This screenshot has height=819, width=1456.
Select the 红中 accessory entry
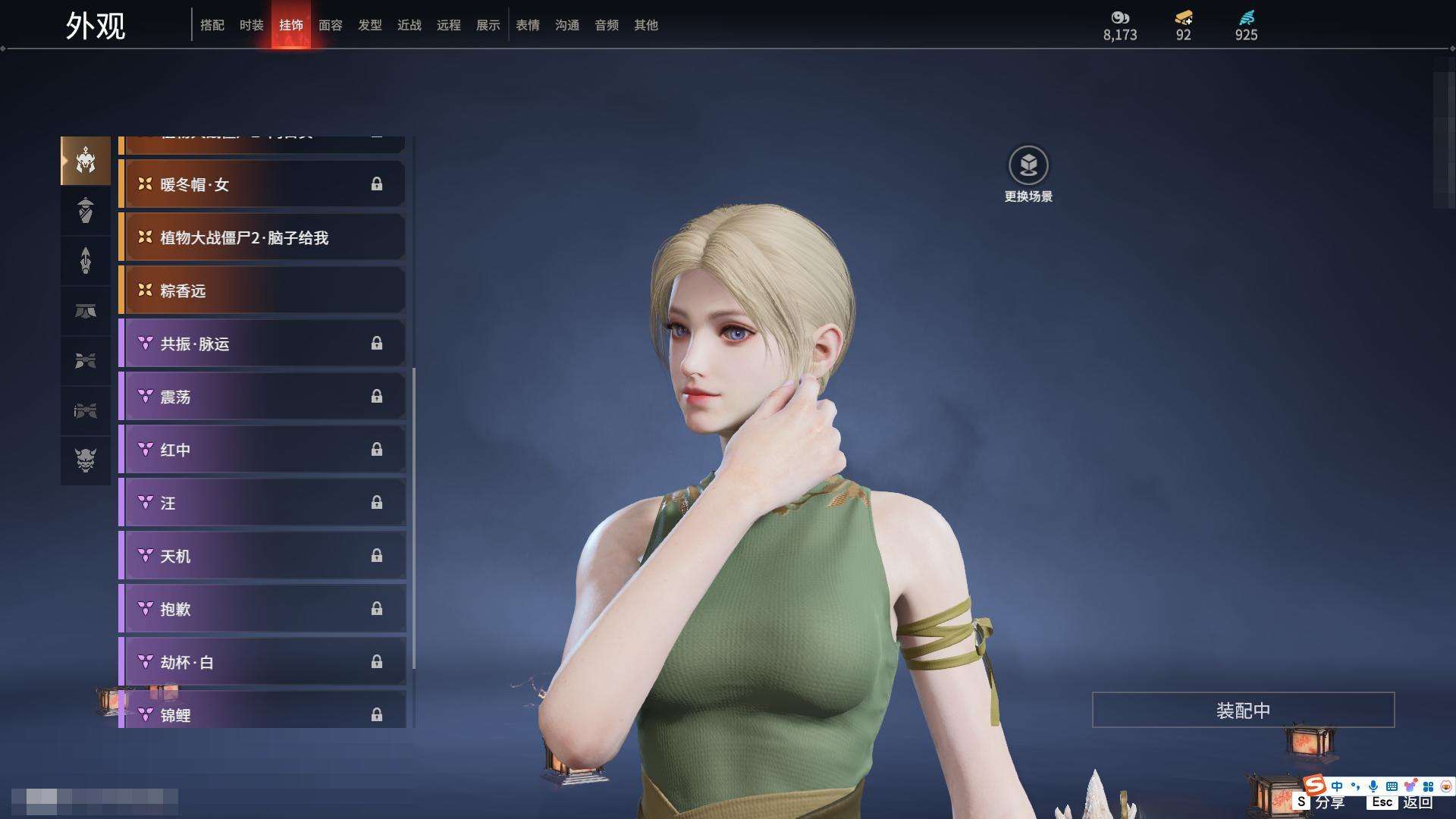pos(262,450)
